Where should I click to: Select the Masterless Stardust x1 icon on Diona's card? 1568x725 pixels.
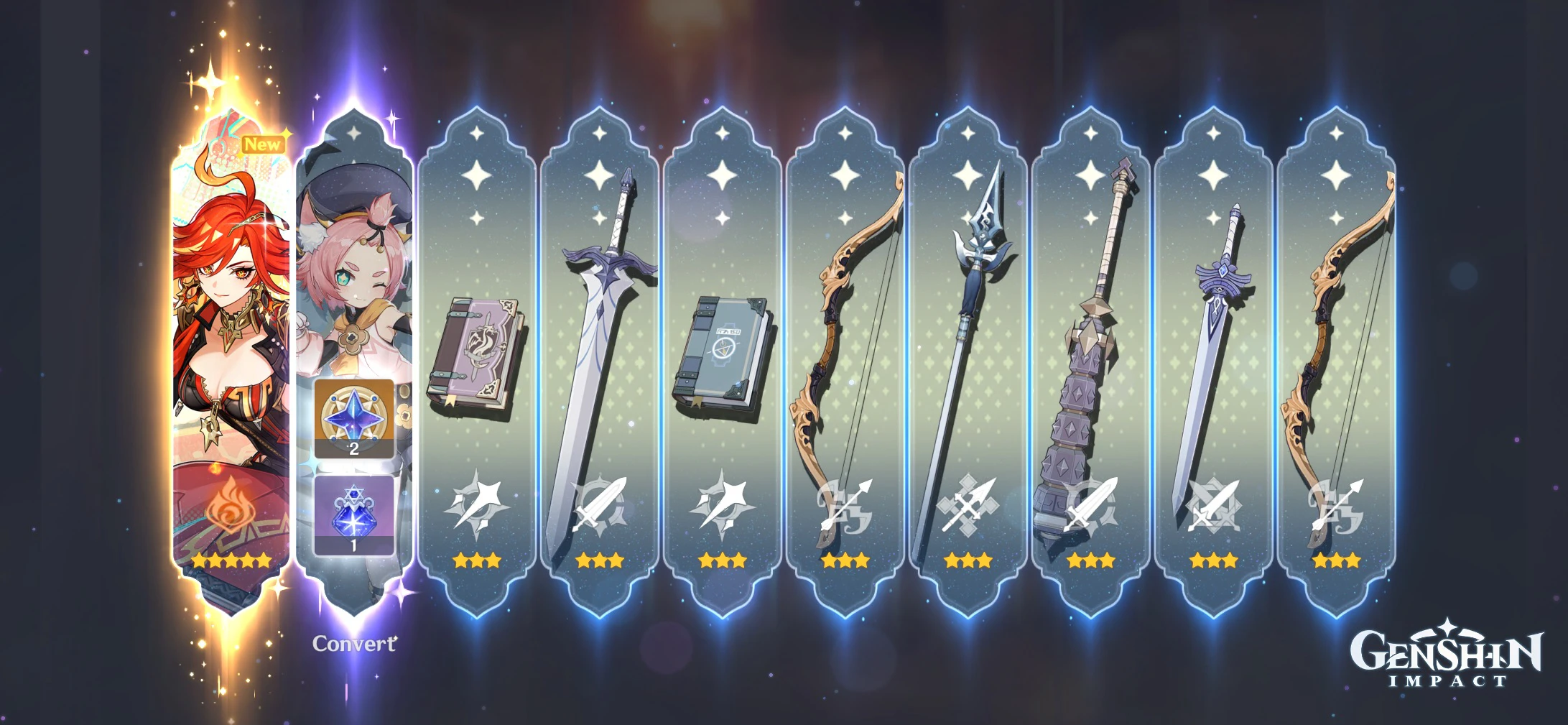coord(356,514)
